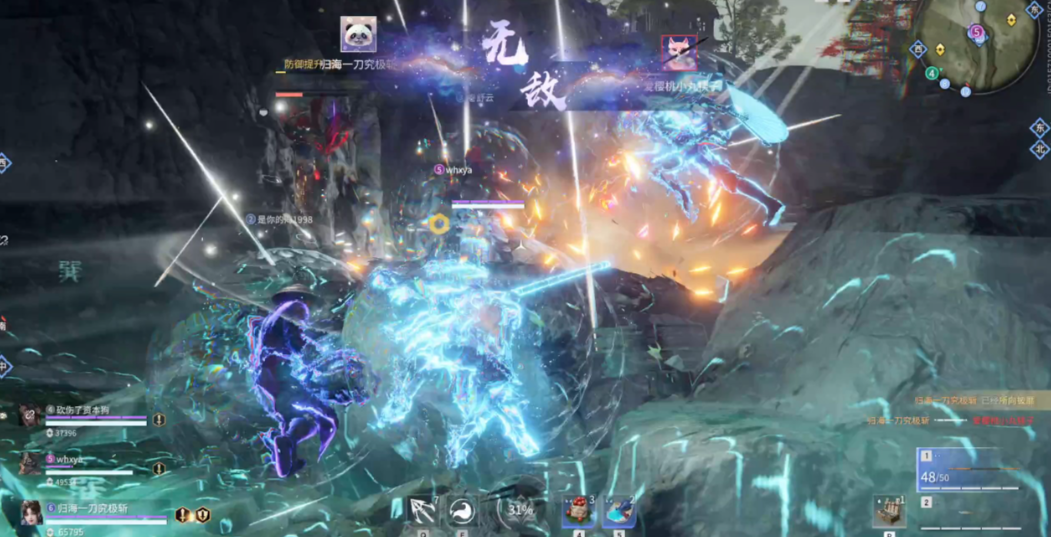Screen dimensions: 1051x537
Task: Click the panda avatar in kill banner
Action: point(358,35)
